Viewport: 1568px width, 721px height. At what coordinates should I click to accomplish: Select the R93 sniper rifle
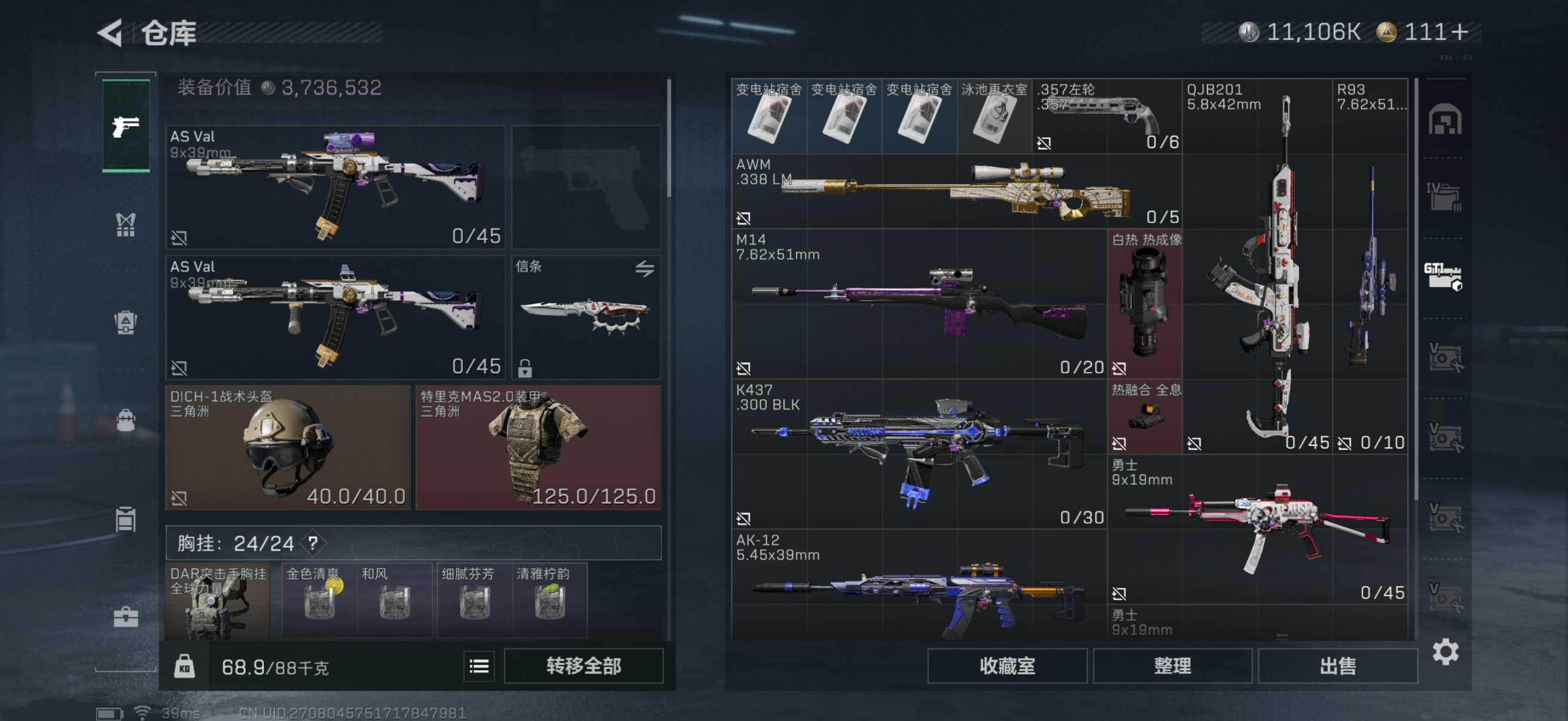(1369, 266)
